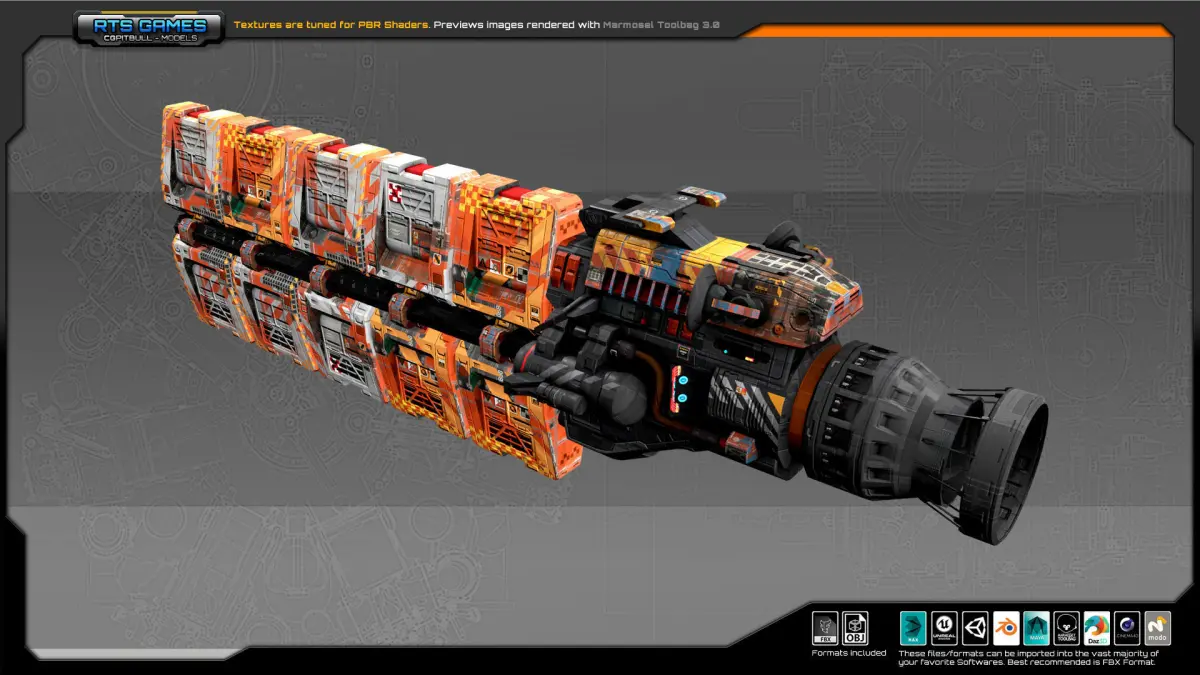Click the FBX format icon
1200x675 pixels.
click(x=825, y=628)
